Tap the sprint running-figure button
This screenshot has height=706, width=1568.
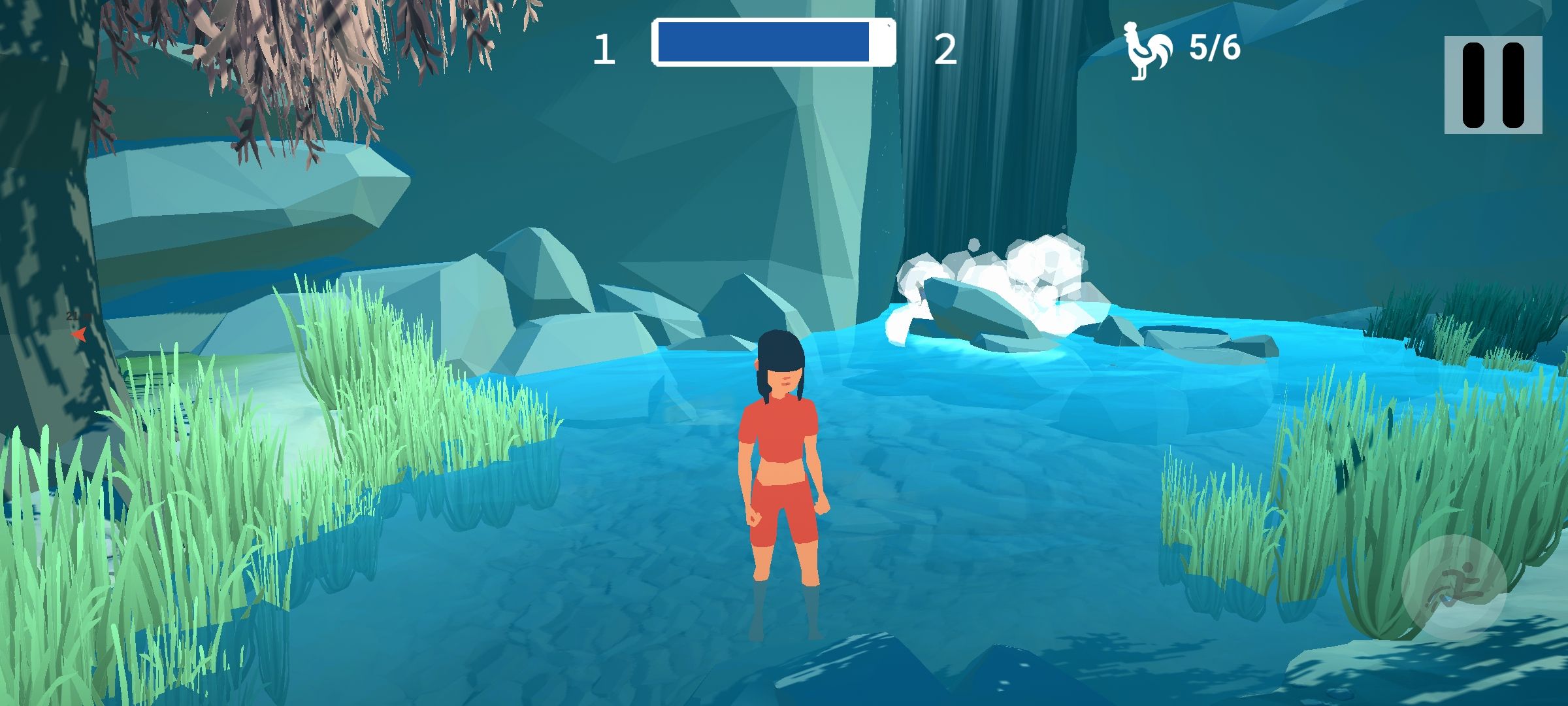(x=1454, y=587)
